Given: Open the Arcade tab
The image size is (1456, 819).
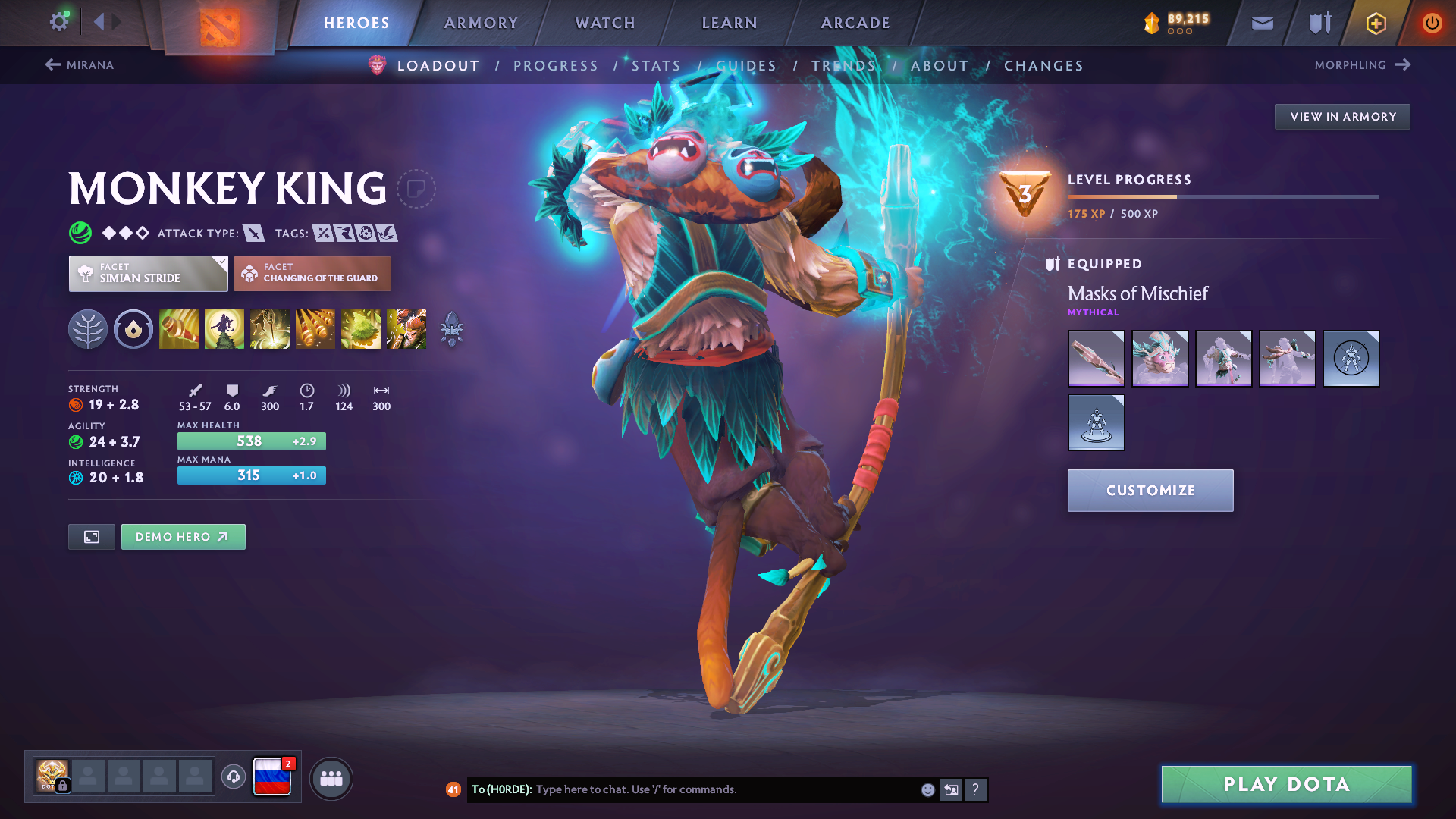Looking at the screenshot, I should coord(855,23).
